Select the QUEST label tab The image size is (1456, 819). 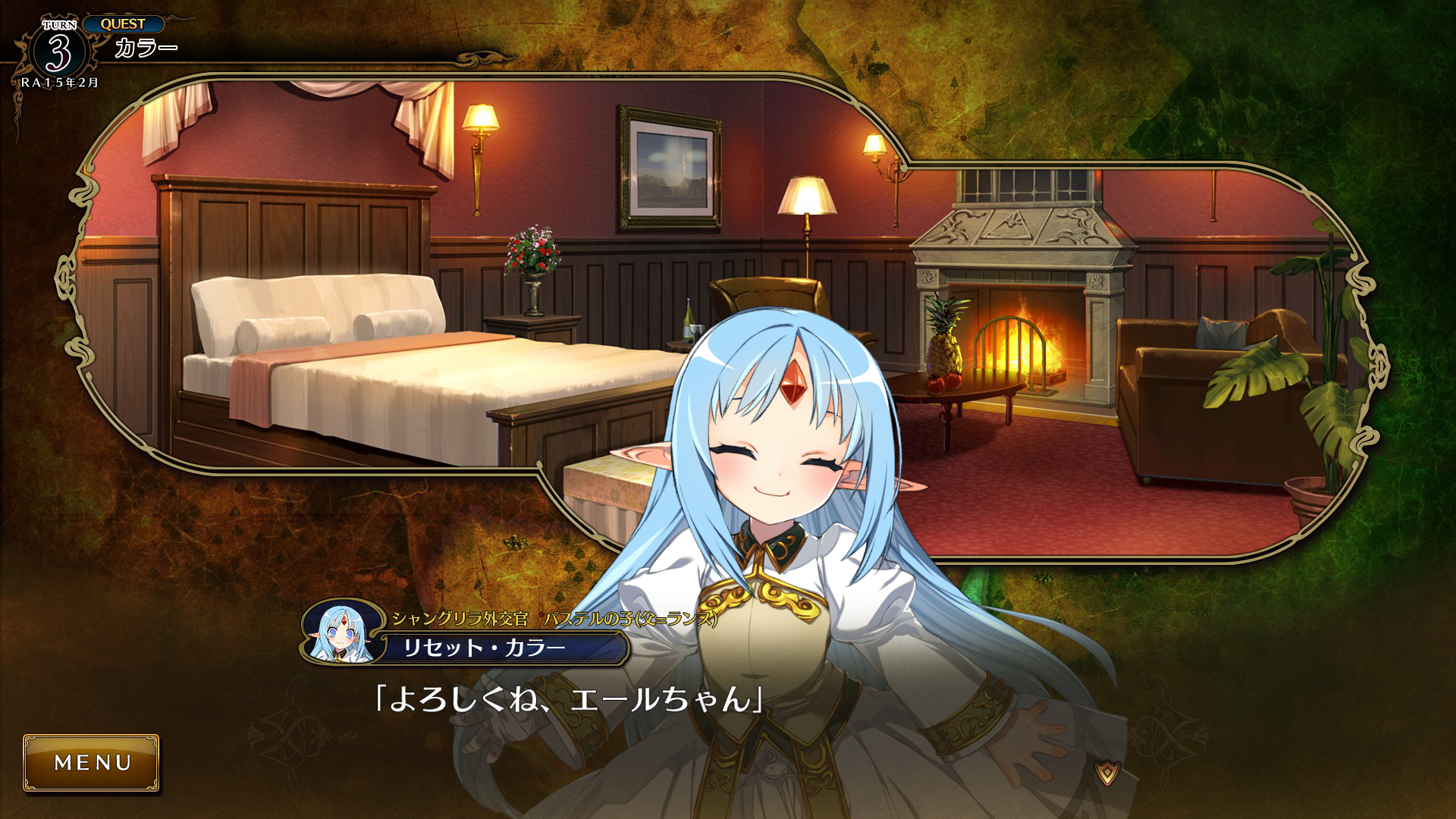tap(123, 24)
